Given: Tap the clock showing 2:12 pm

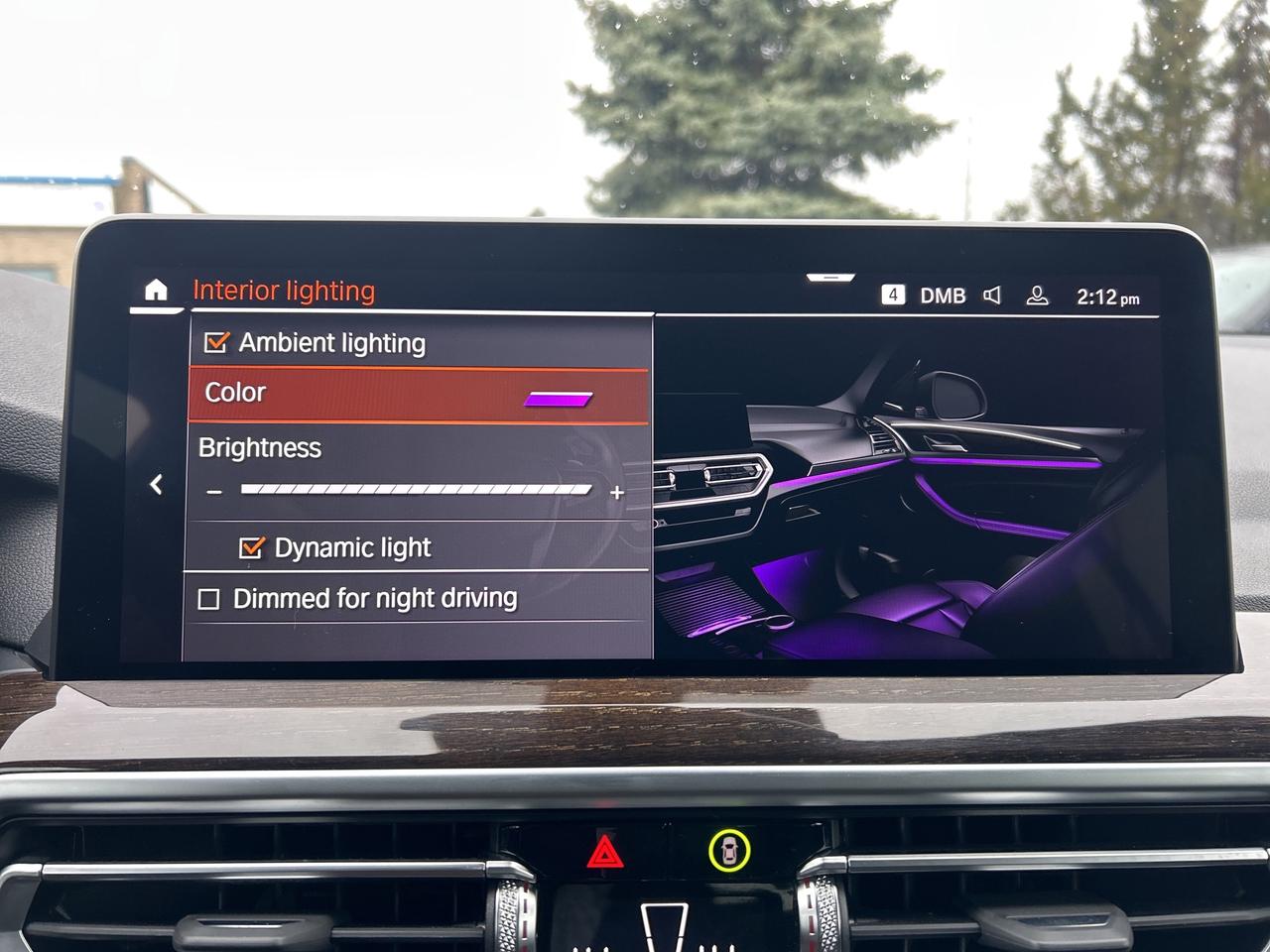Looking at the screenshot, I should [1108, 295].
